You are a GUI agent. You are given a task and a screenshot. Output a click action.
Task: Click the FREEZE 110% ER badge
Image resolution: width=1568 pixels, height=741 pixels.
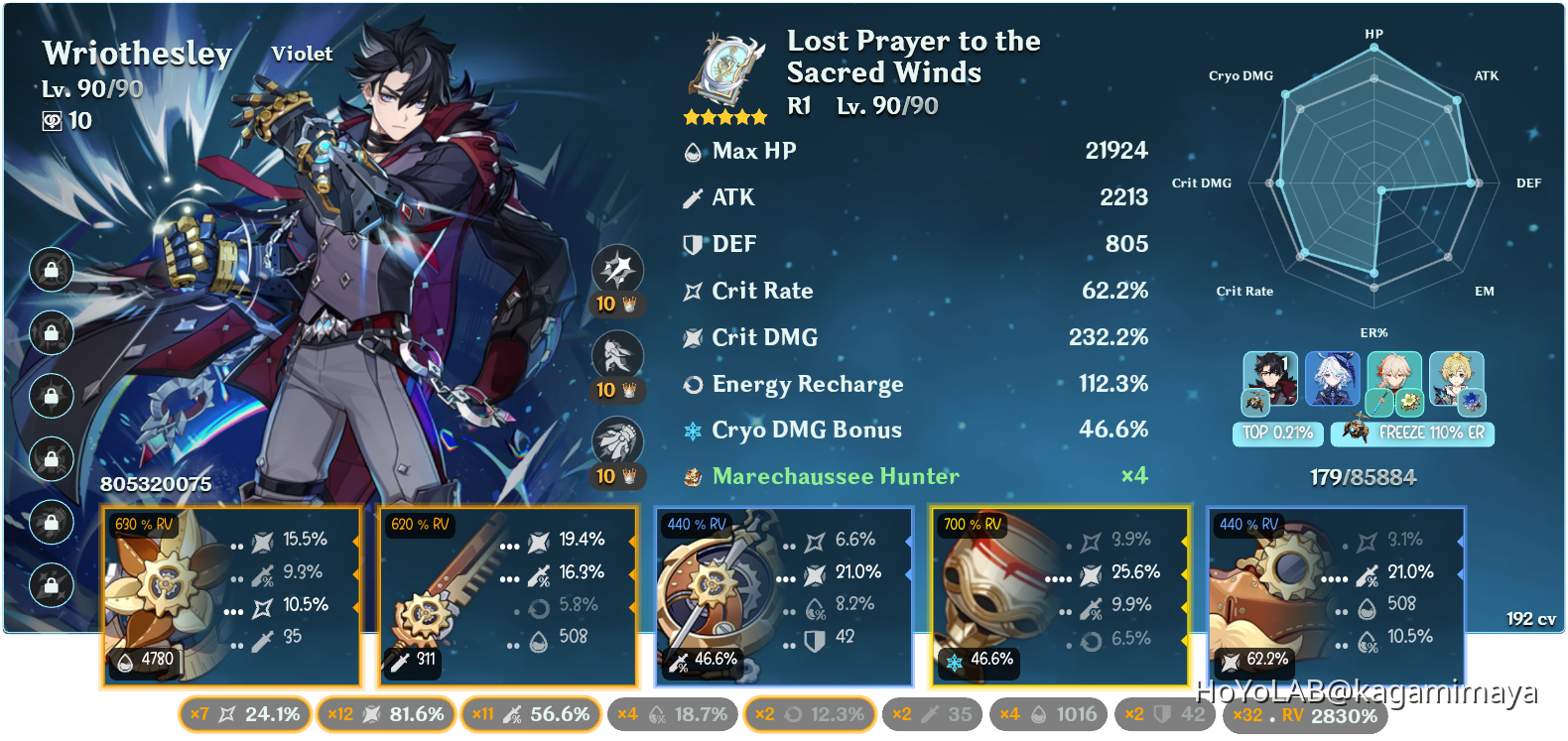point(1411,433)
